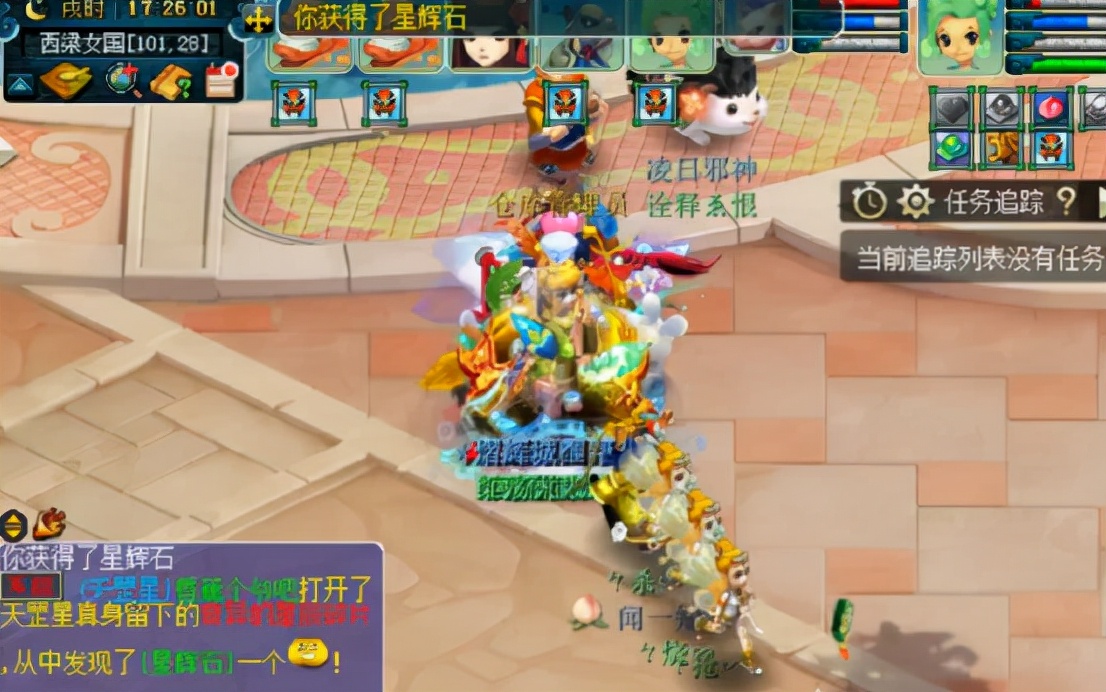Select the green gem buff icon

point(951,149)
